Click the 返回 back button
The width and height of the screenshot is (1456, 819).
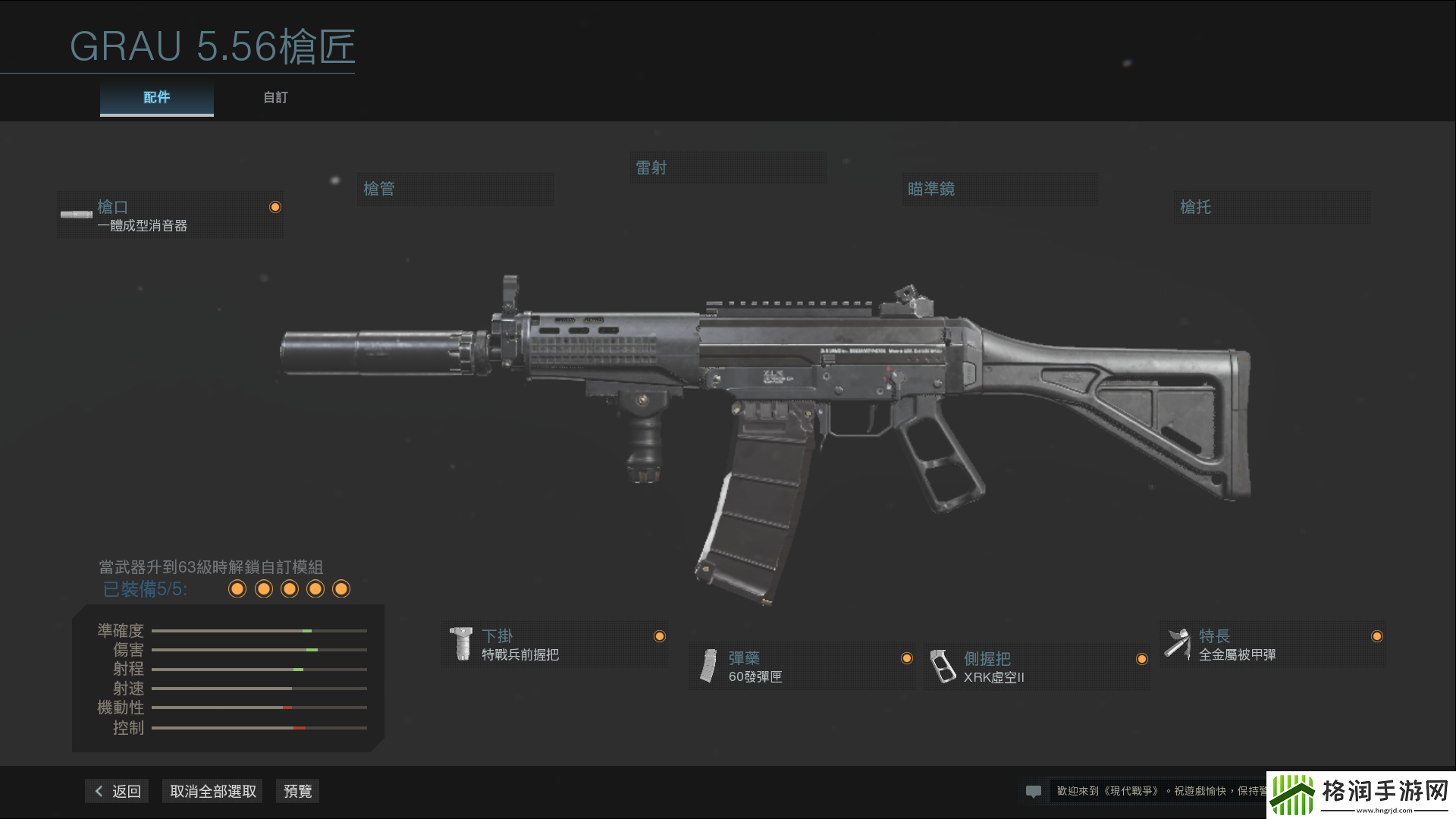(117, 791)
